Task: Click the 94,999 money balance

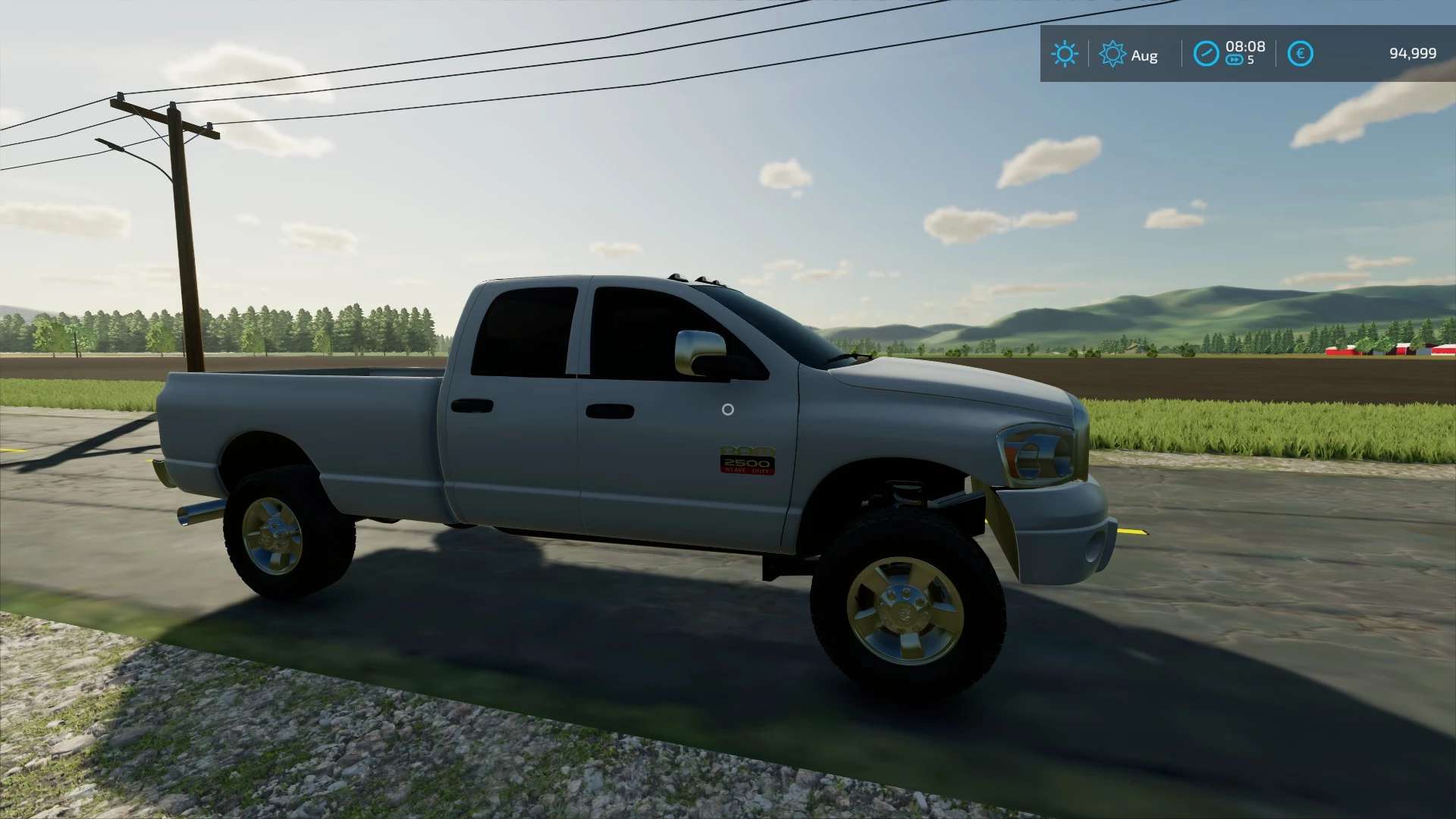Action: coord(1414,54)
